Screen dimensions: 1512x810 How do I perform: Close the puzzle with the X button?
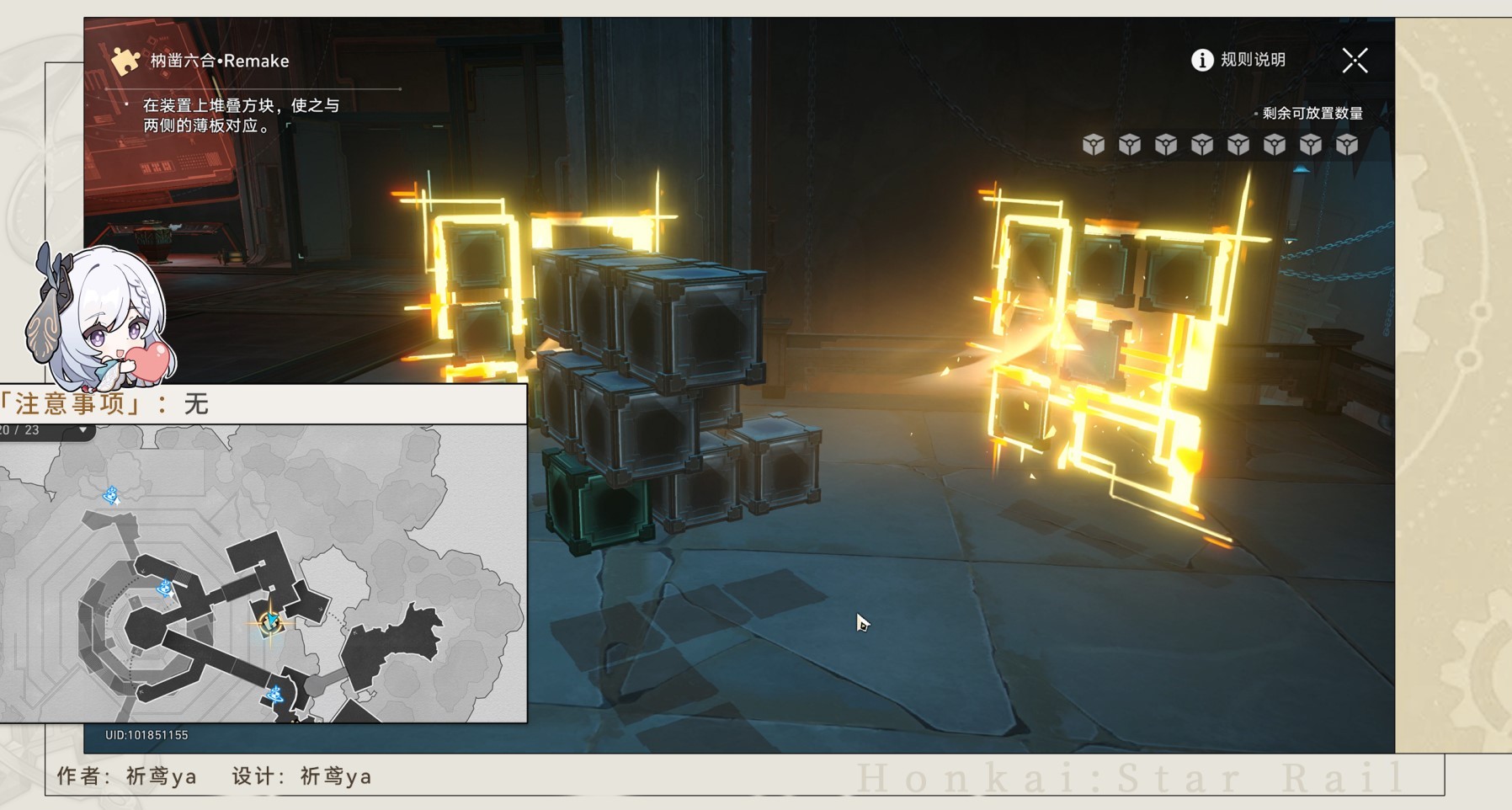1355,61
